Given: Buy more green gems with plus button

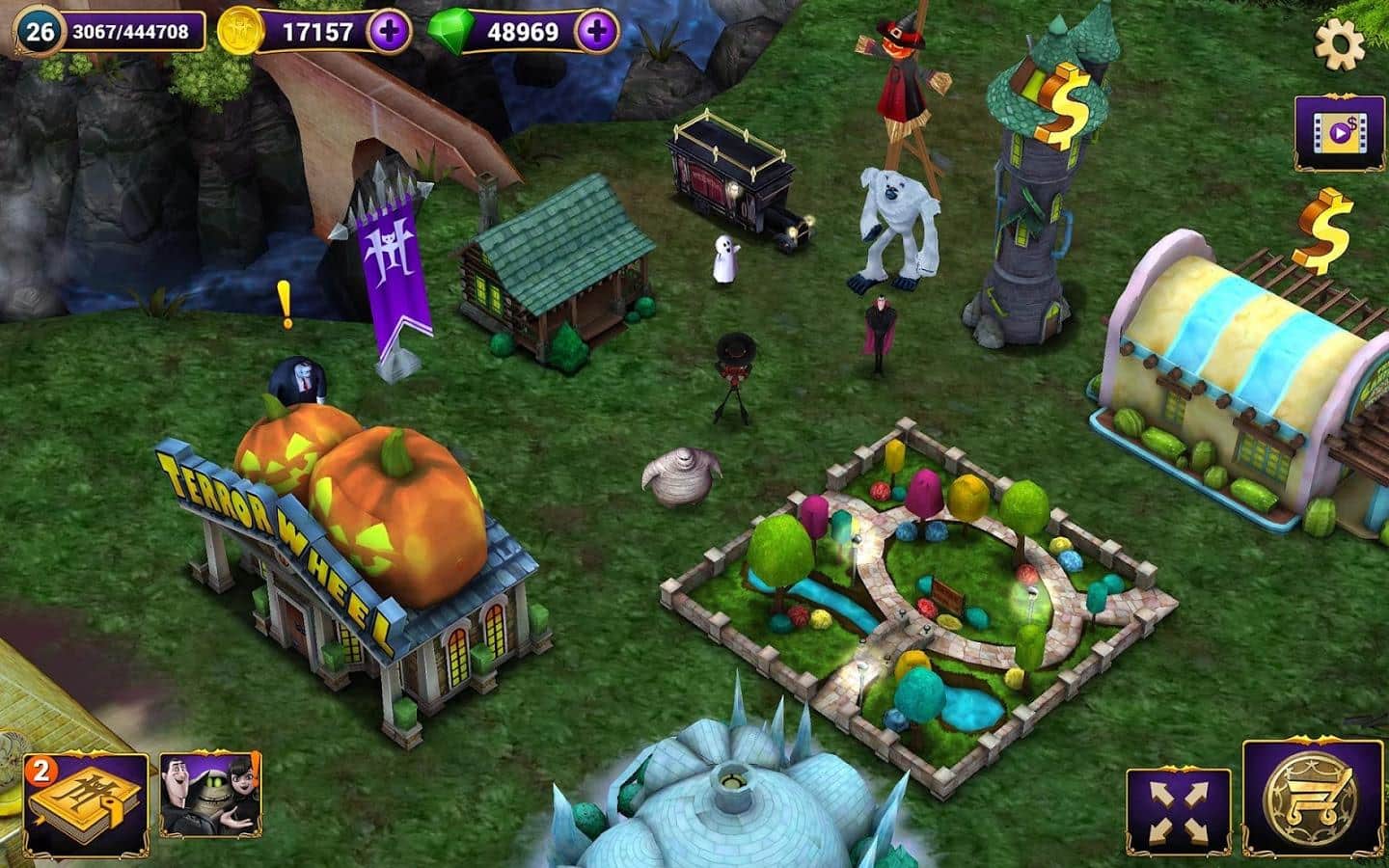Looking at the screenshot, I should (597, 32).
